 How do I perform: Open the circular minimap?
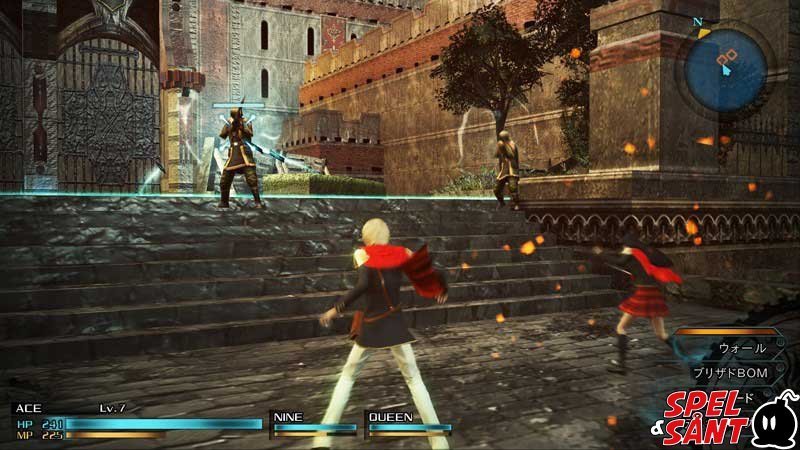tap(726, 67)
